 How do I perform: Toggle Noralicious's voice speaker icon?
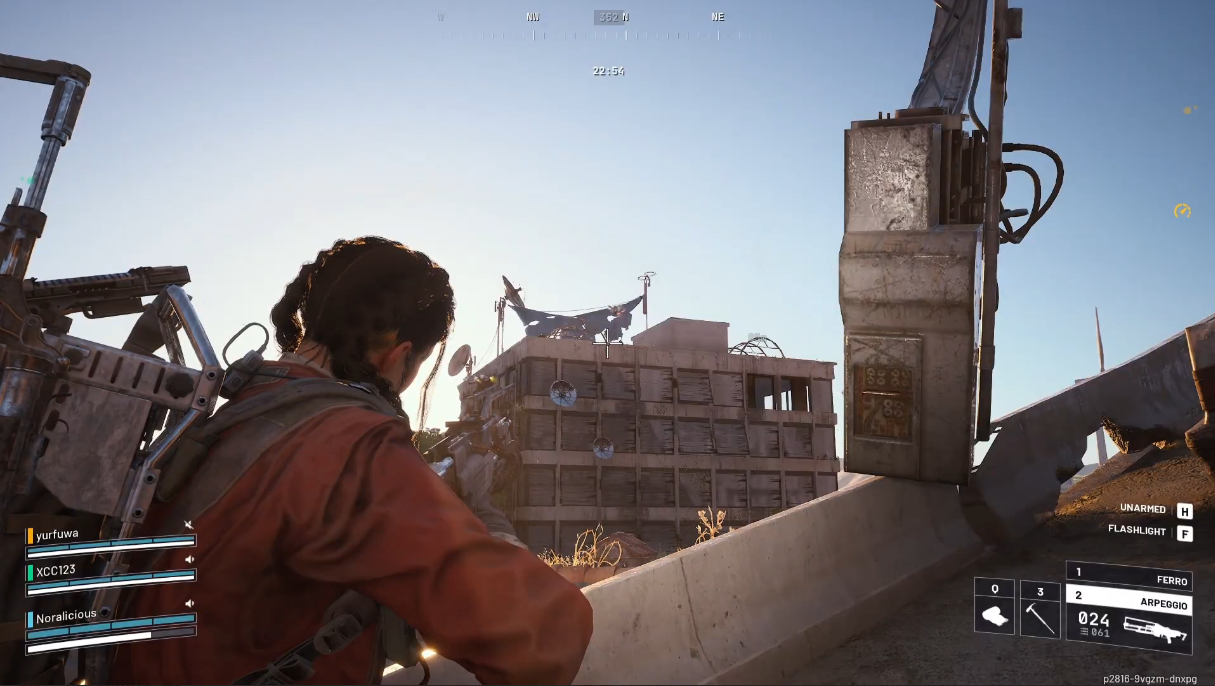(189, 604)
